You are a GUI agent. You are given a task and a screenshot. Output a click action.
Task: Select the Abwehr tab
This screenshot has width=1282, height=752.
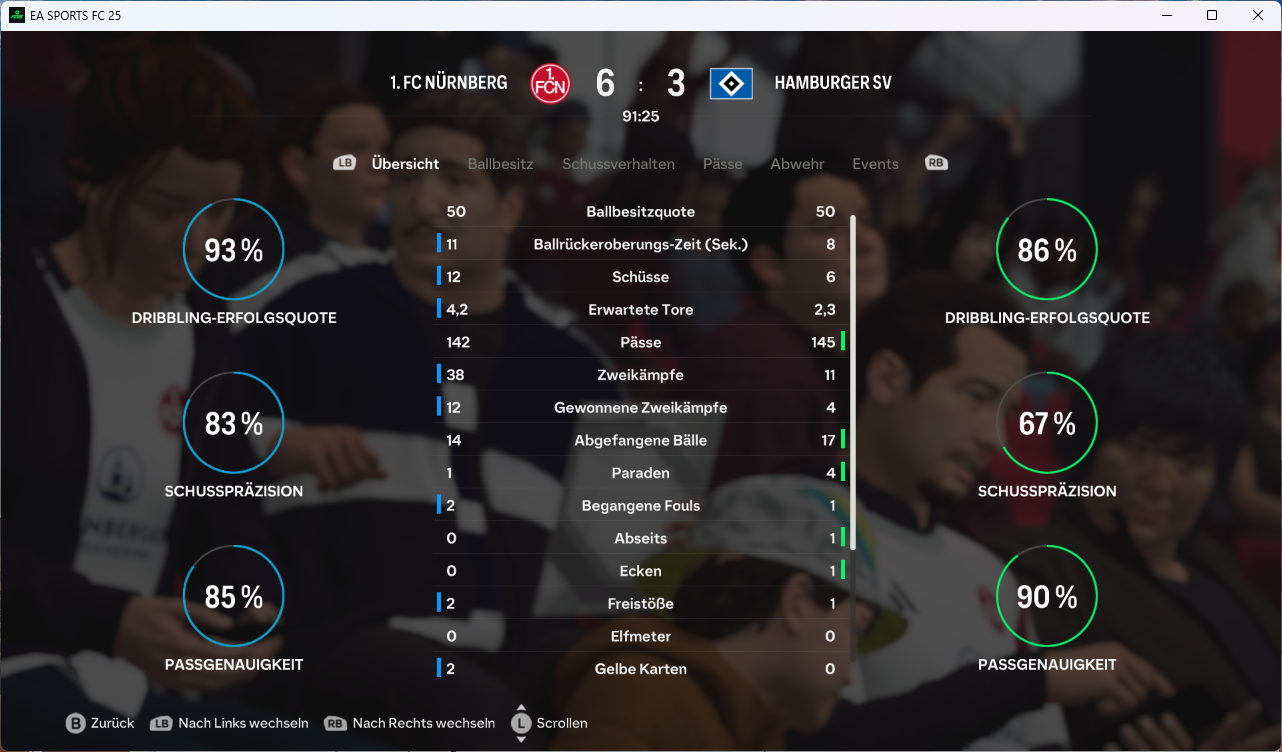click(x=797, y=164)
